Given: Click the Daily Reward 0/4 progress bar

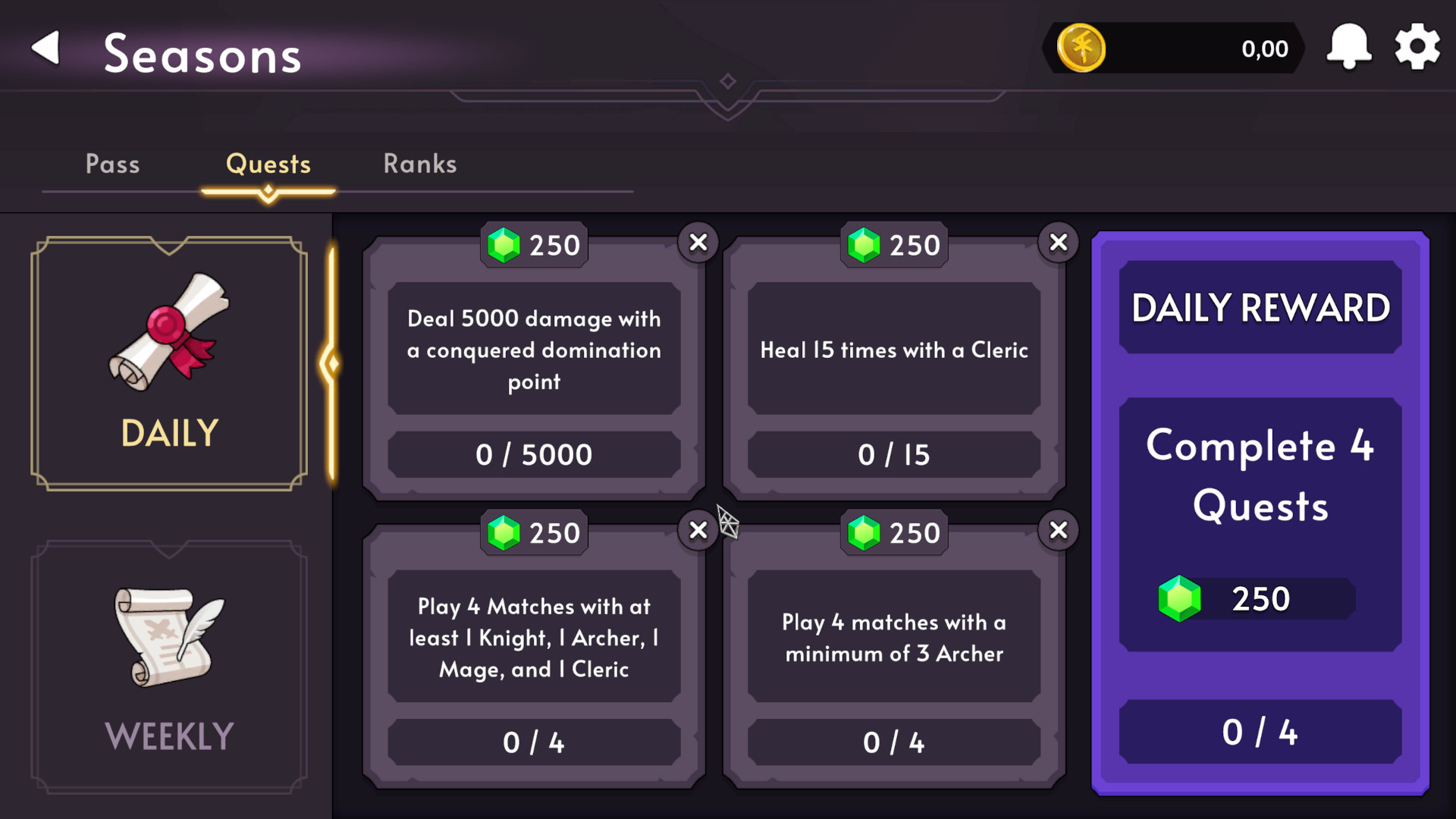Looking at the screenshot, I should [x=1259, y=732].
